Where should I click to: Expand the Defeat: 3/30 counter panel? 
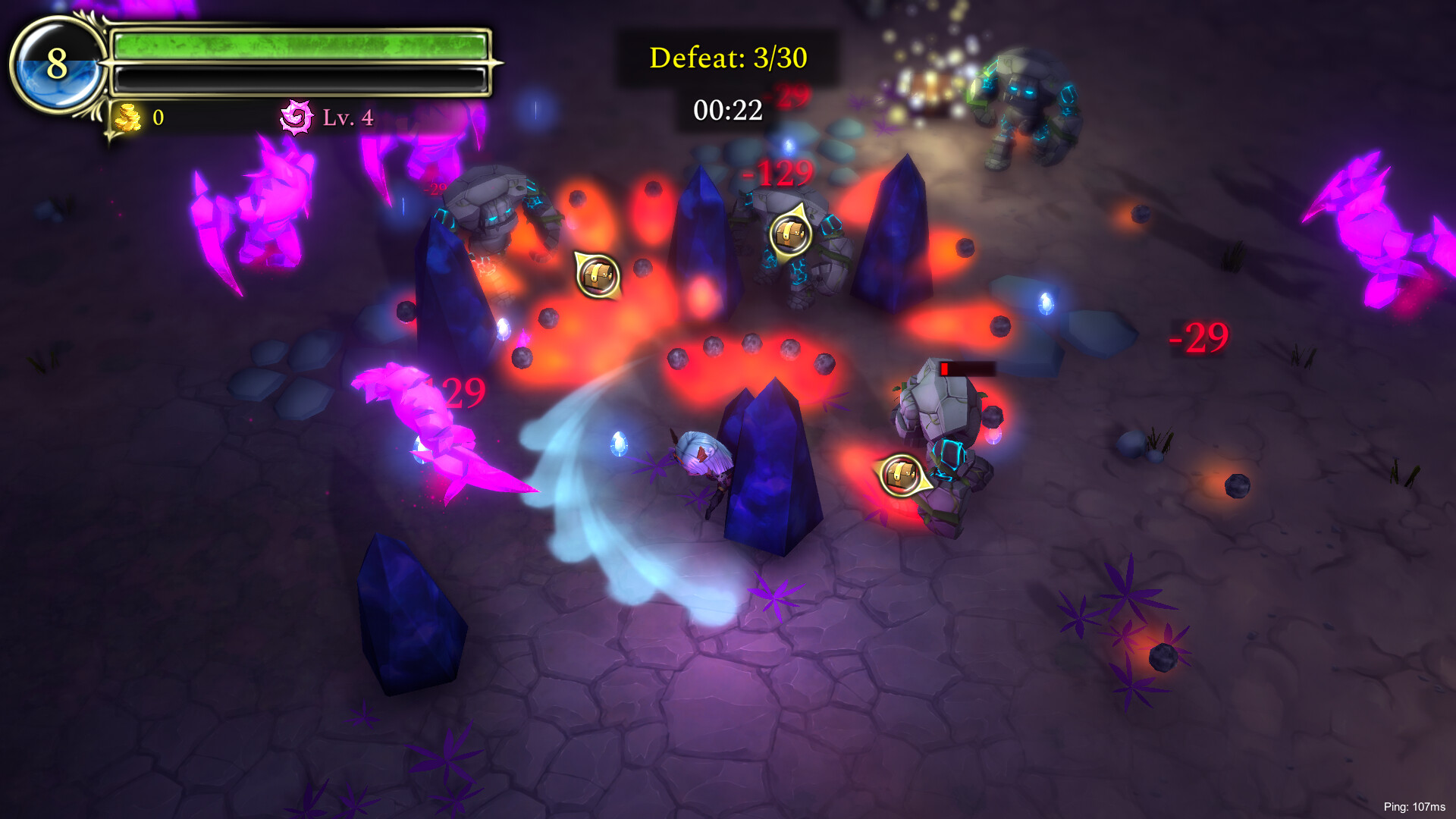click(x=729, y=58)
